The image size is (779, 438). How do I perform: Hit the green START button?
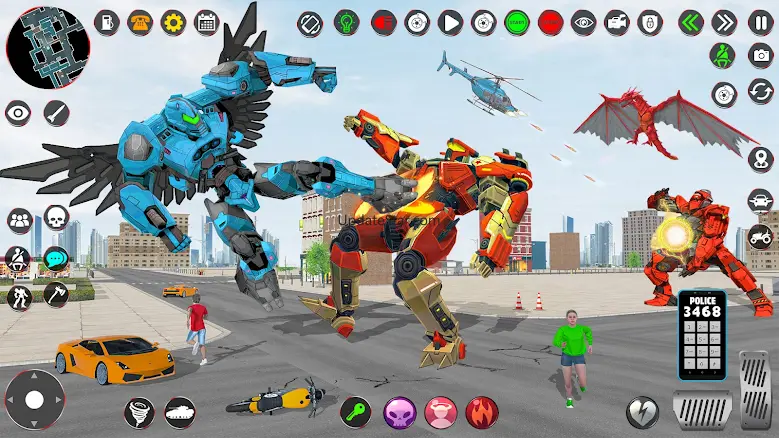point(516,21)
